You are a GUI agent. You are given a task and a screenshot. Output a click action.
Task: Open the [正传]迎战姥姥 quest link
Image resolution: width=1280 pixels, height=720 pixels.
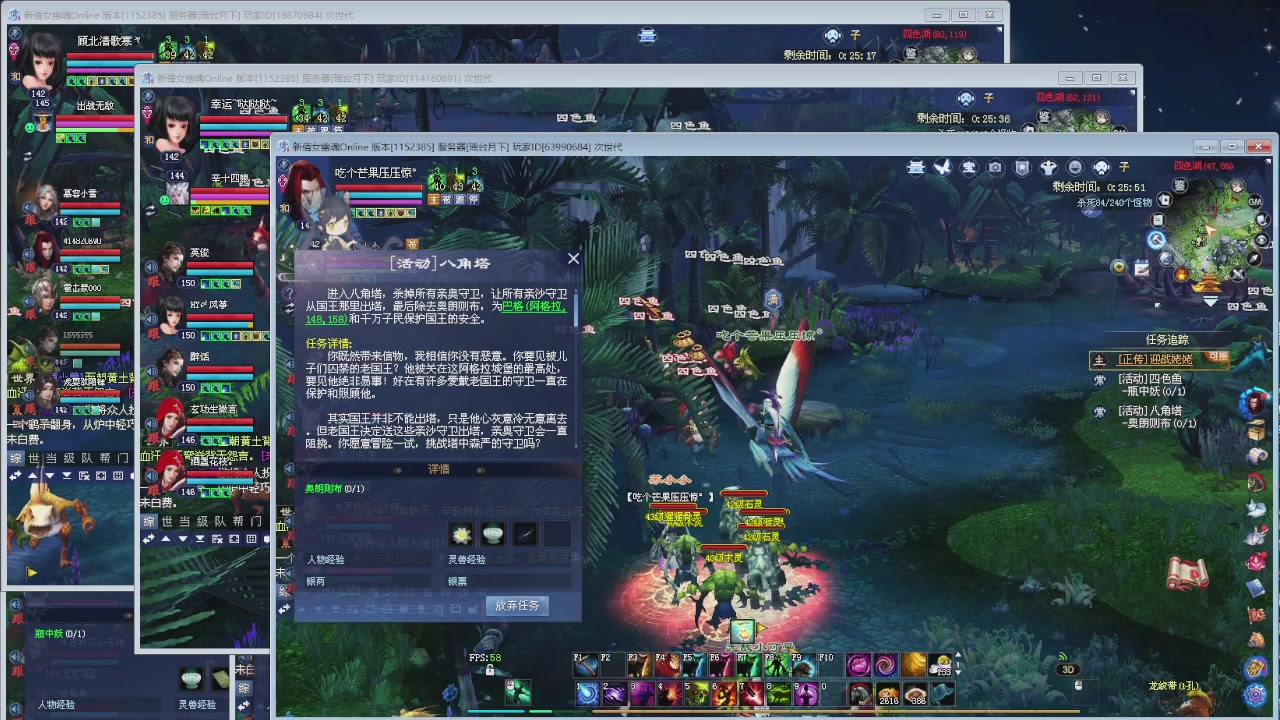tap(1155, 360)
